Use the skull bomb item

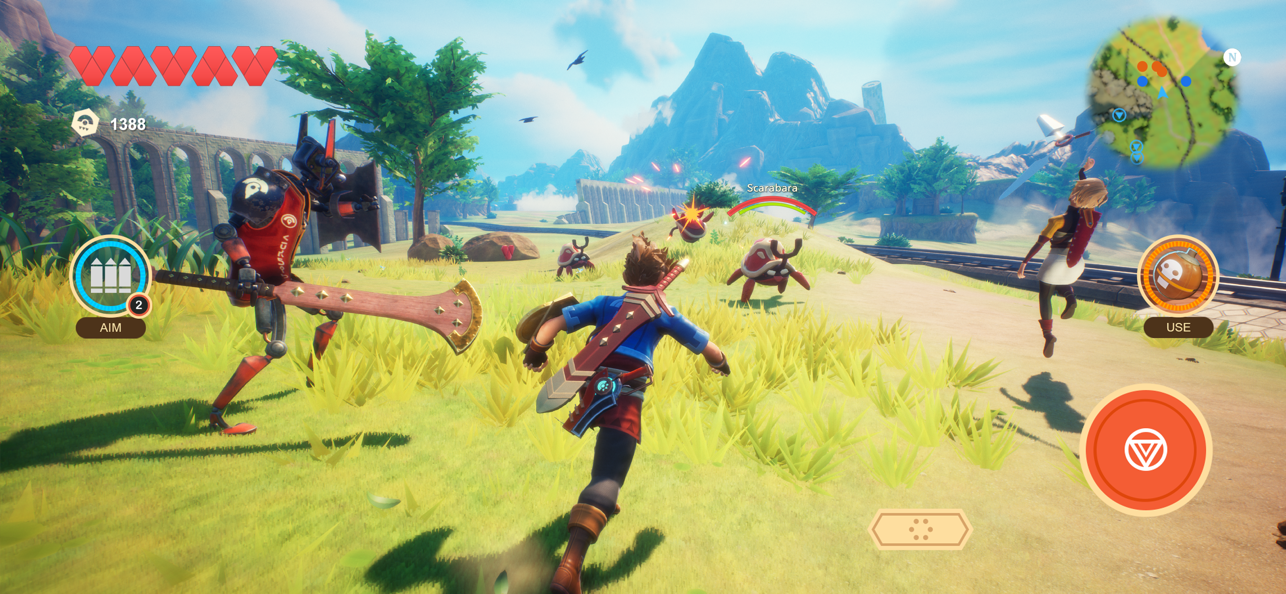(x=1178, y=276)
